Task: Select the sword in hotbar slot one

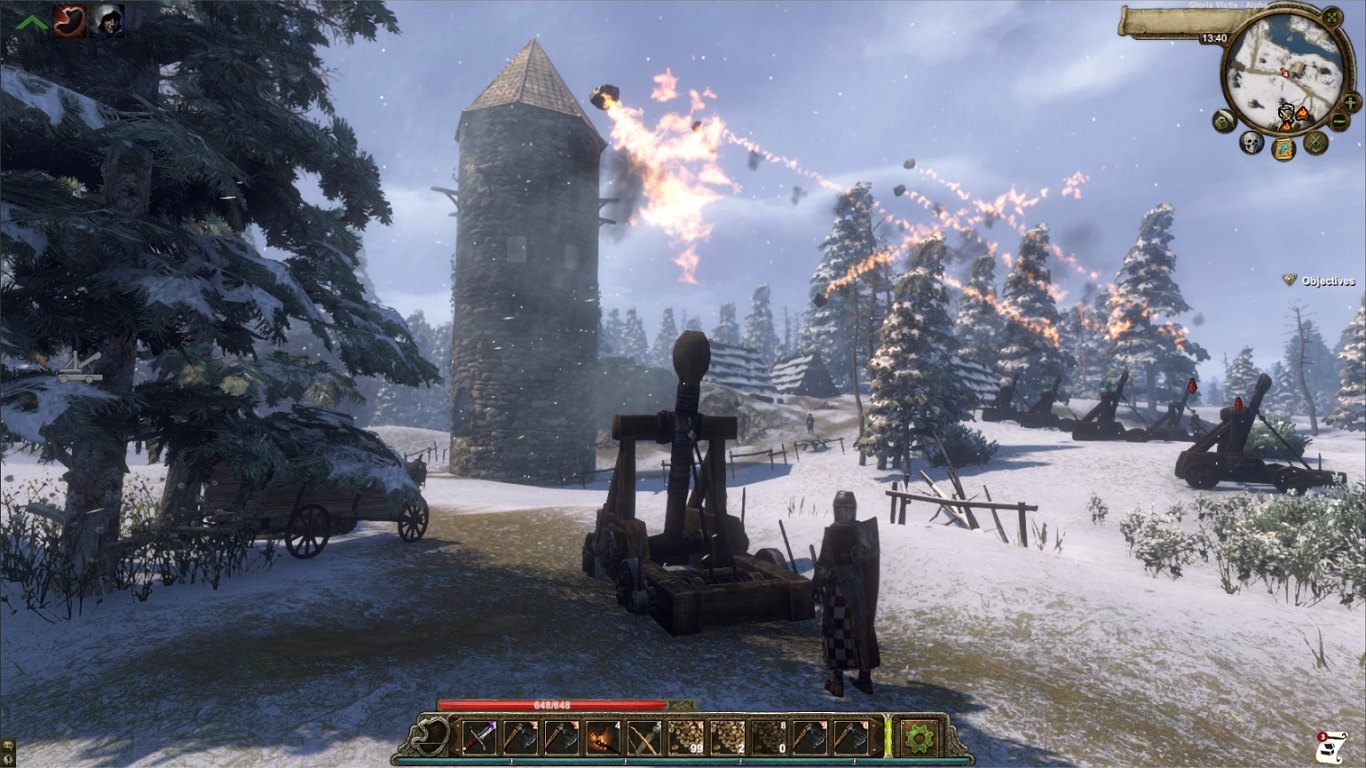Action: tap(479, 738)
